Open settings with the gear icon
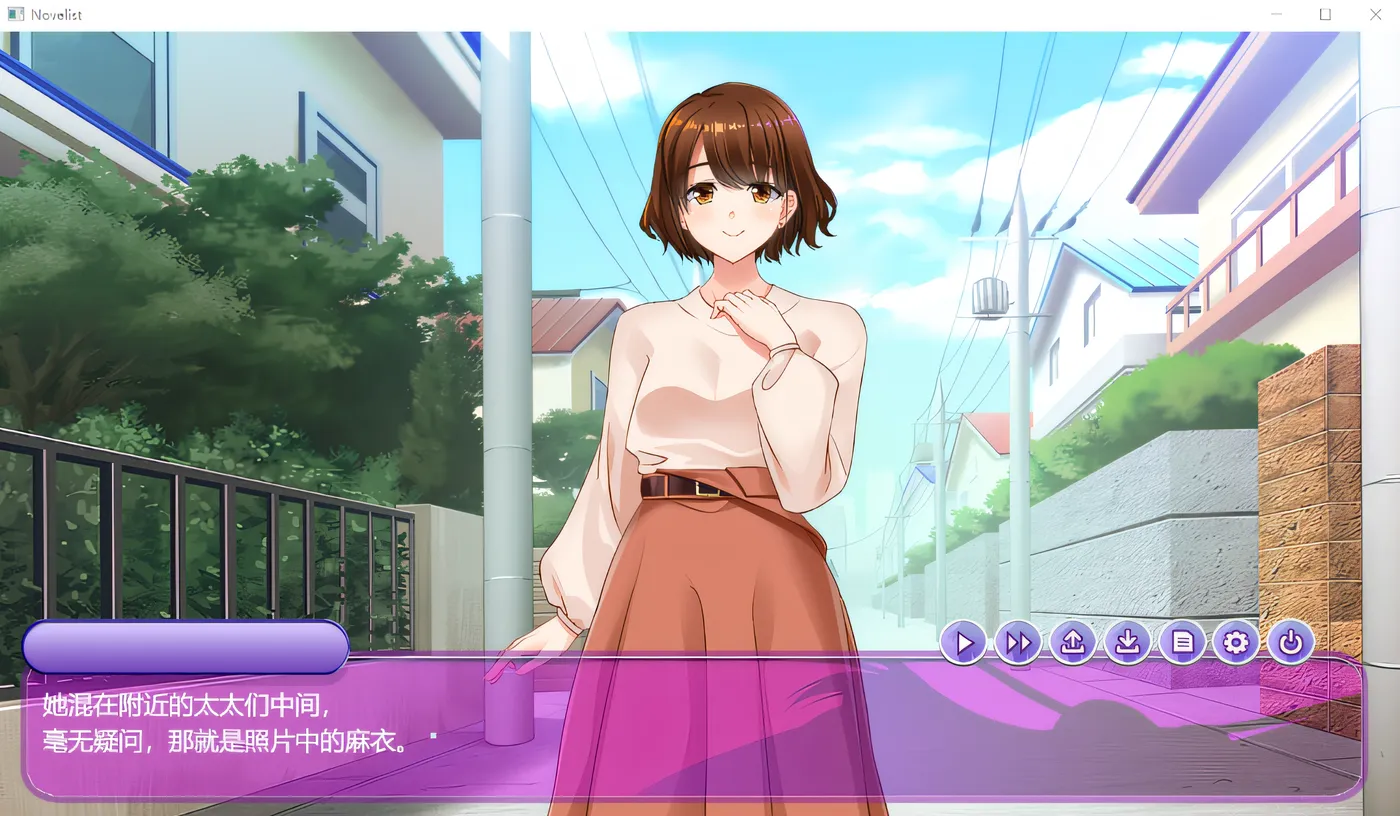Viewport: 1400px width, 816px height. point(1236,642)
